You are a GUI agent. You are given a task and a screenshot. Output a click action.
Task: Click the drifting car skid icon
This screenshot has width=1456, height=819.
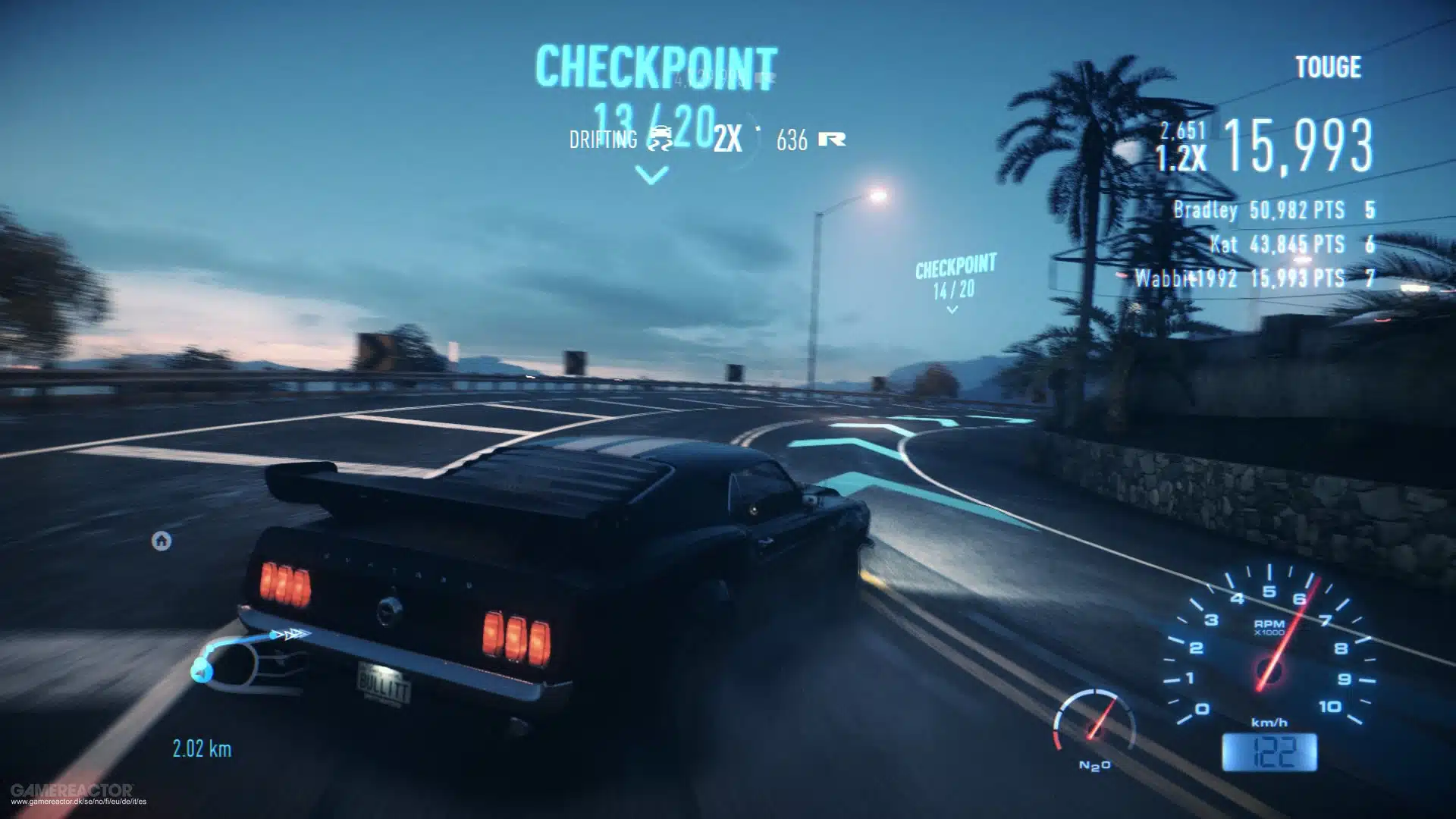pos(661,140)
